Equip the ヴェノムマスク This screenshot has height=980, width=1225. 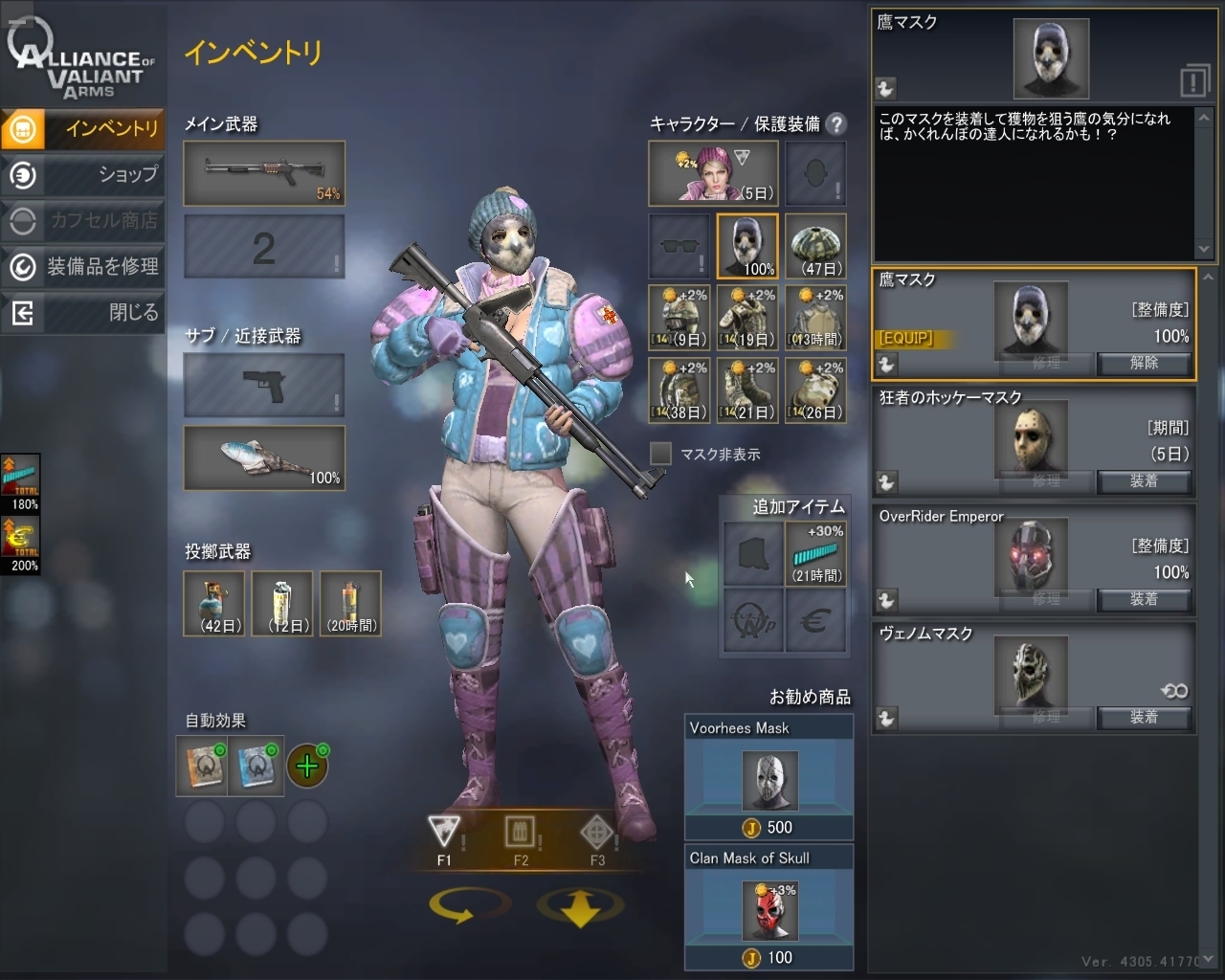coord(1144,717)
